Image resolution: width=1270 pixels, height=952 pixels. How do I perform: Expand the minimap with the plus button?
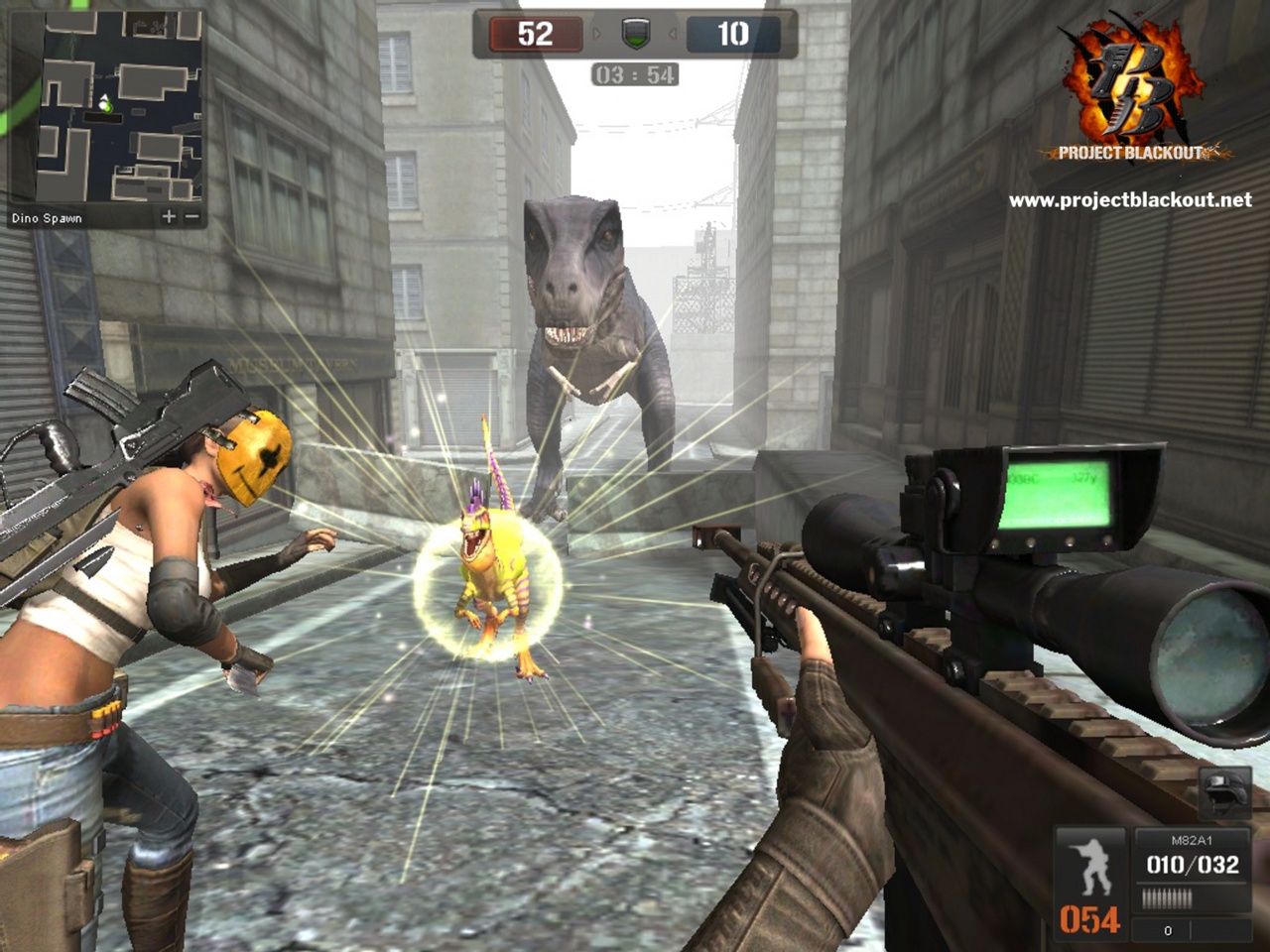pos(169,216)
